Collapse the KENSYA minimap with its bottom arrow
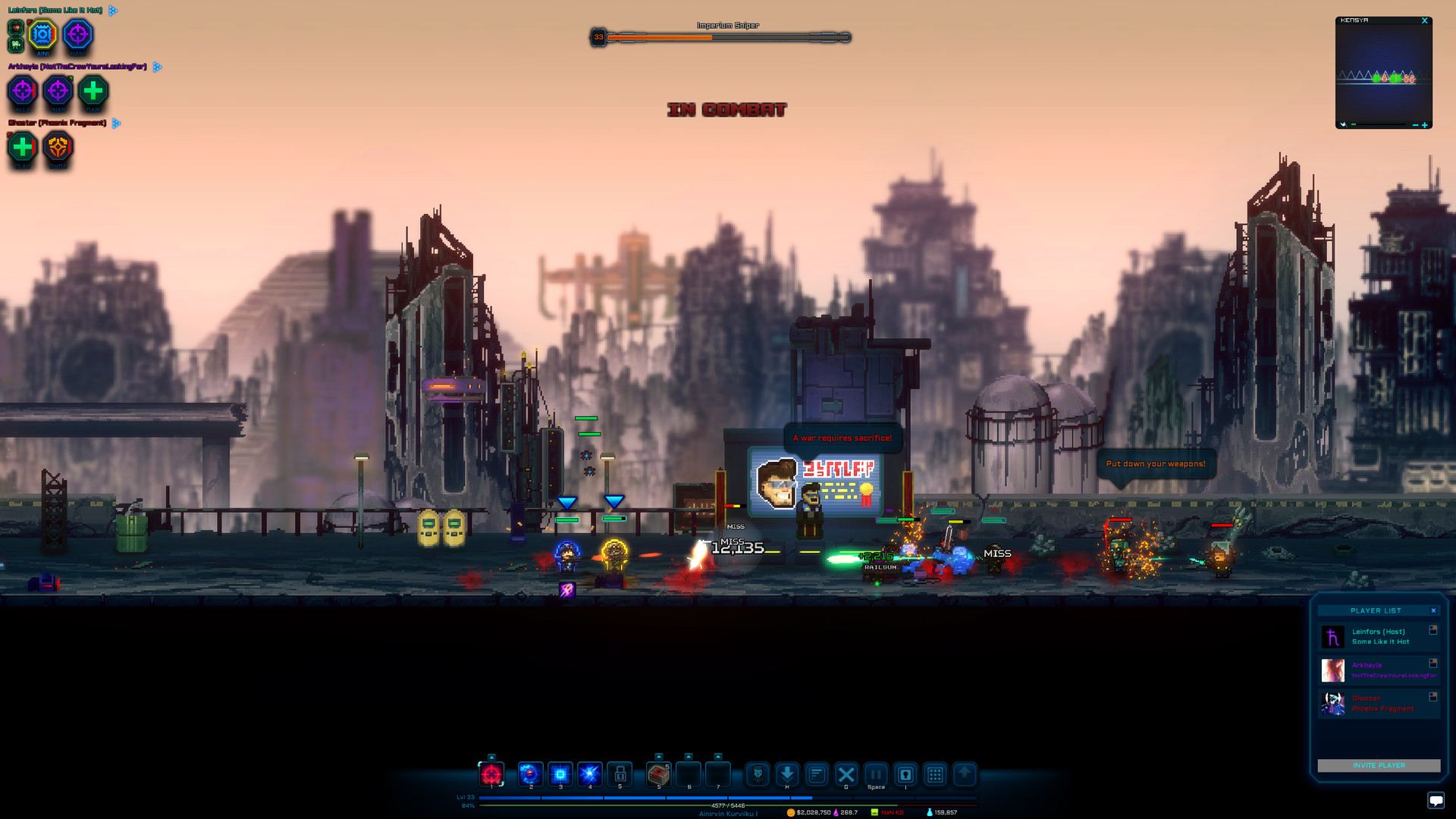 pyautogui.click(x=1343, y=124)
